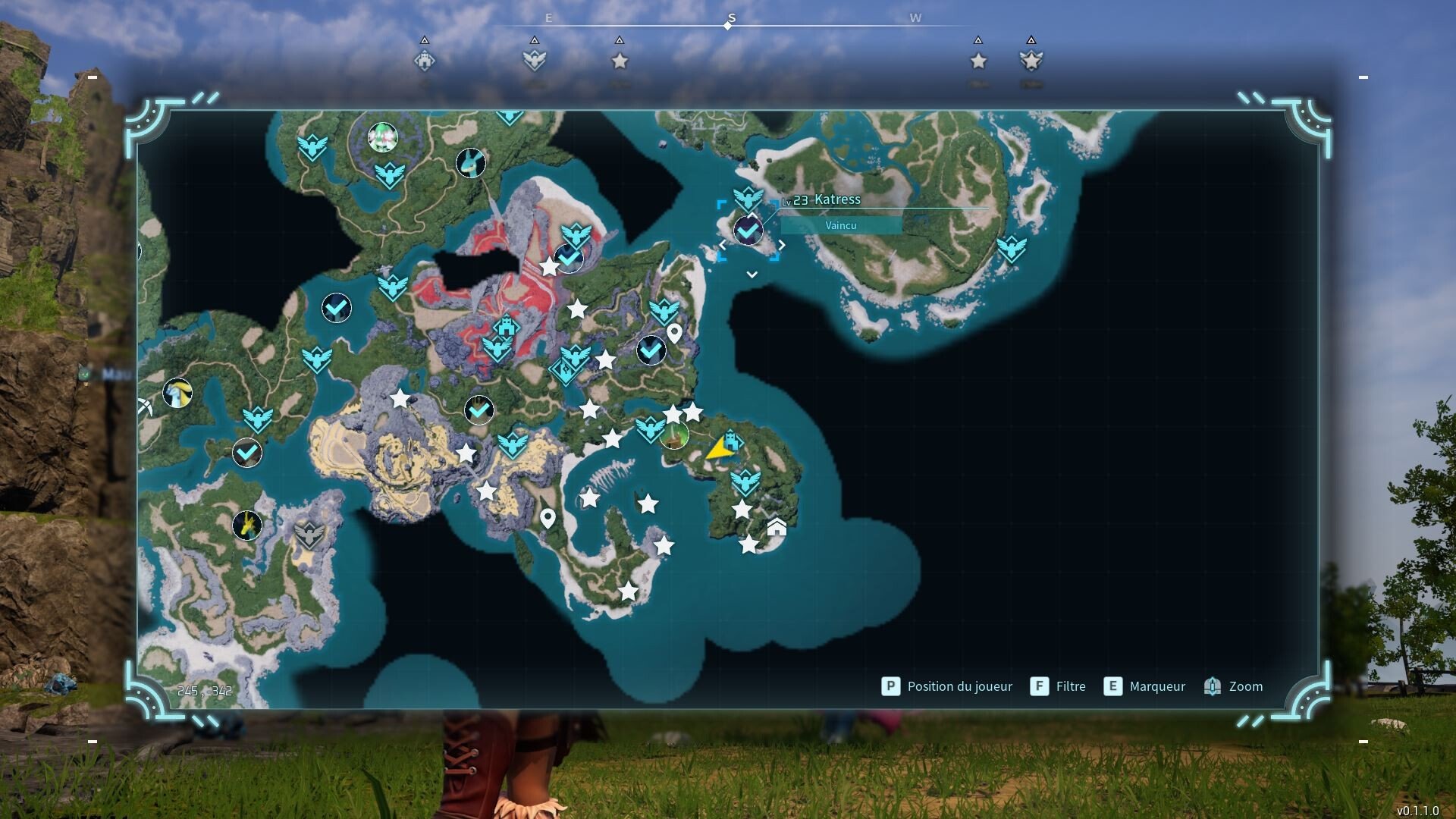Viewport: 1456px width, 819px height.
Task: Select the tower icon beside the player arrow
Action: tap(731, 440)
